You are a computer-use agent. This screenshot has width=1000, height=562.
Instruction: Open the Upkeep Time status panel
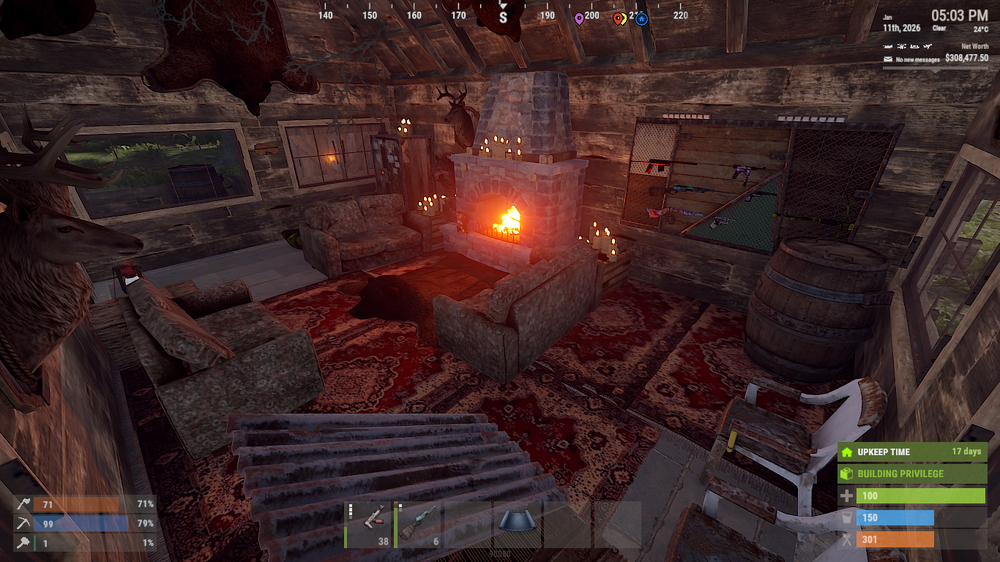click(912, 451)
